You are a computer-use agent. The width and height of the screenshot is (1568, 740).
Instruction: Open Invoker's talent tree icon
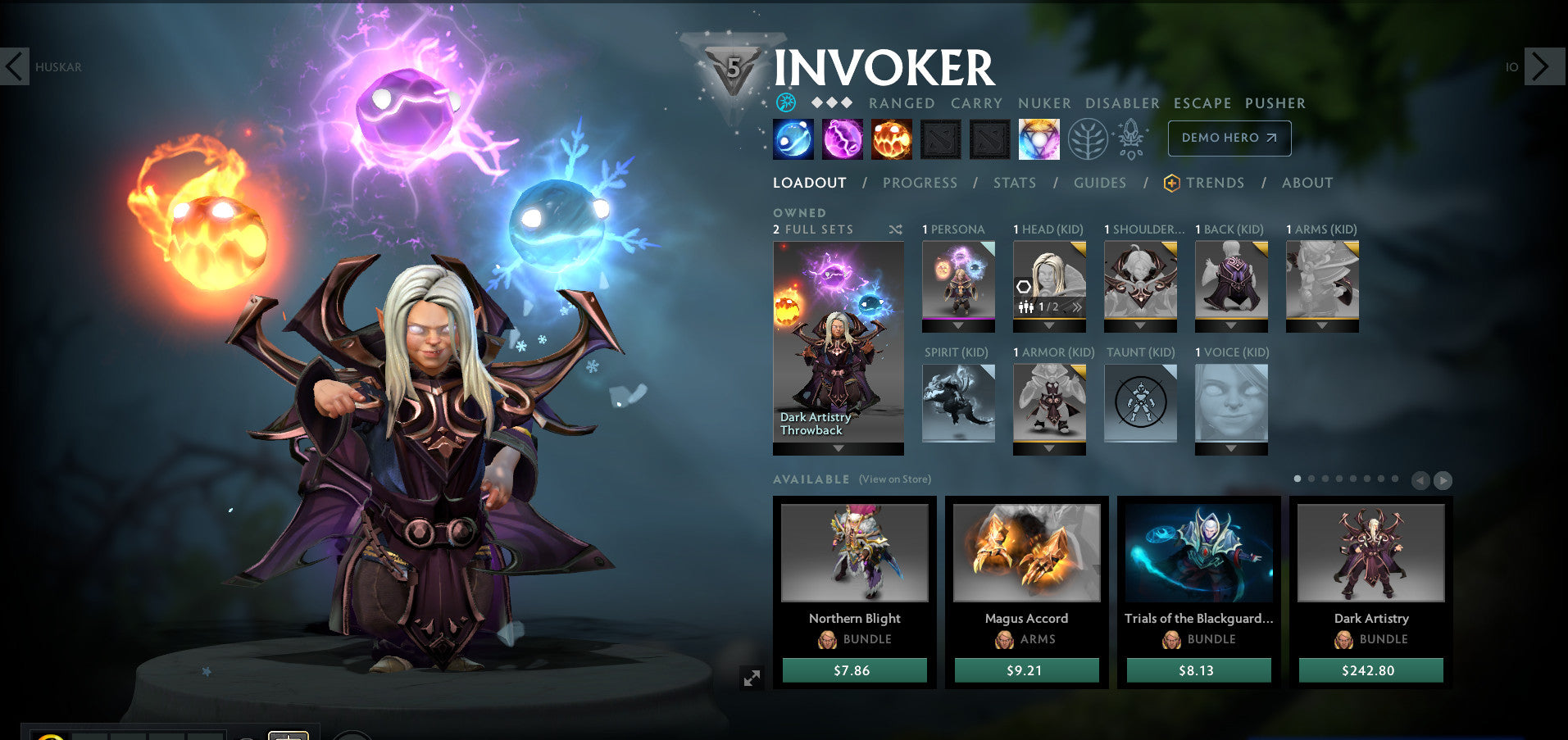1088,138
